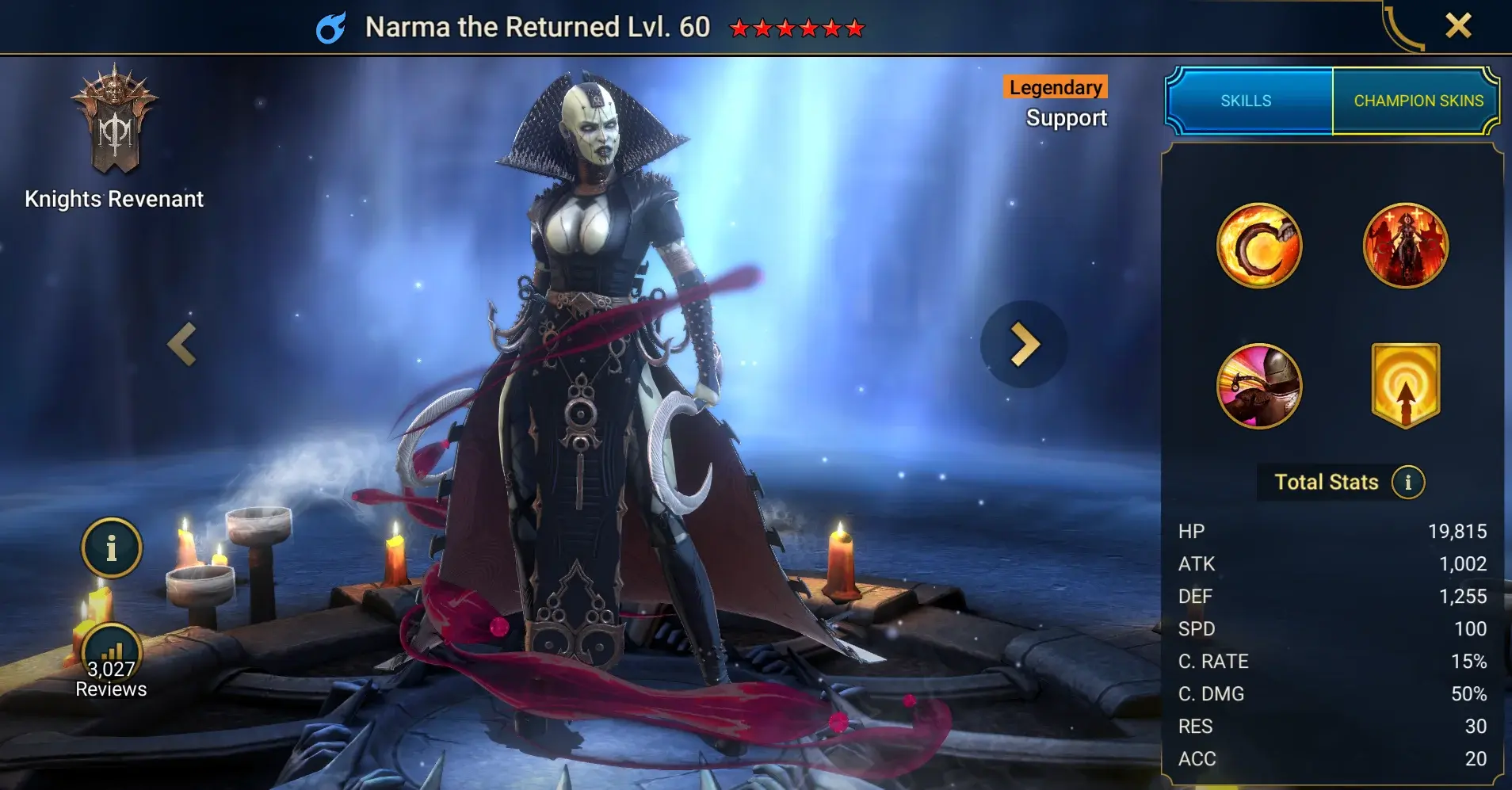
Task: Click the blue Void affinity icon
Action: [330, 29]
